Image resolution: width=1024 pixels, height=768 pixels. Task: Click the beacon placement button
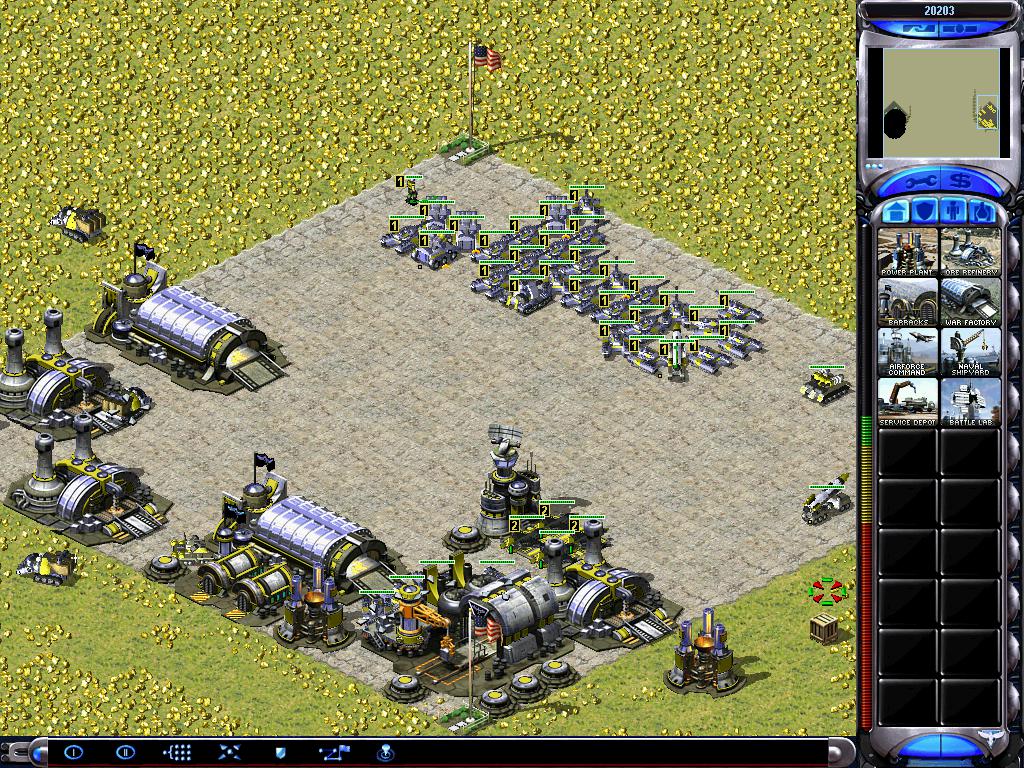tap(383, 752)
